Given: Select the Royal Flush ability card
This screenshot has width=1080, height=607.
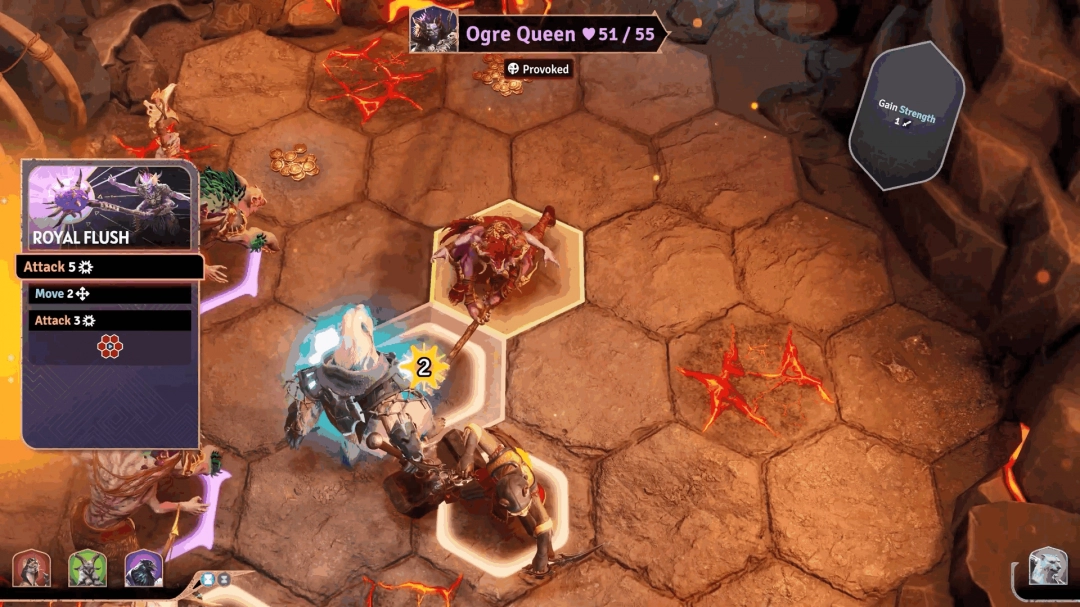Looking at the screenshot, I should pos(110,208).
